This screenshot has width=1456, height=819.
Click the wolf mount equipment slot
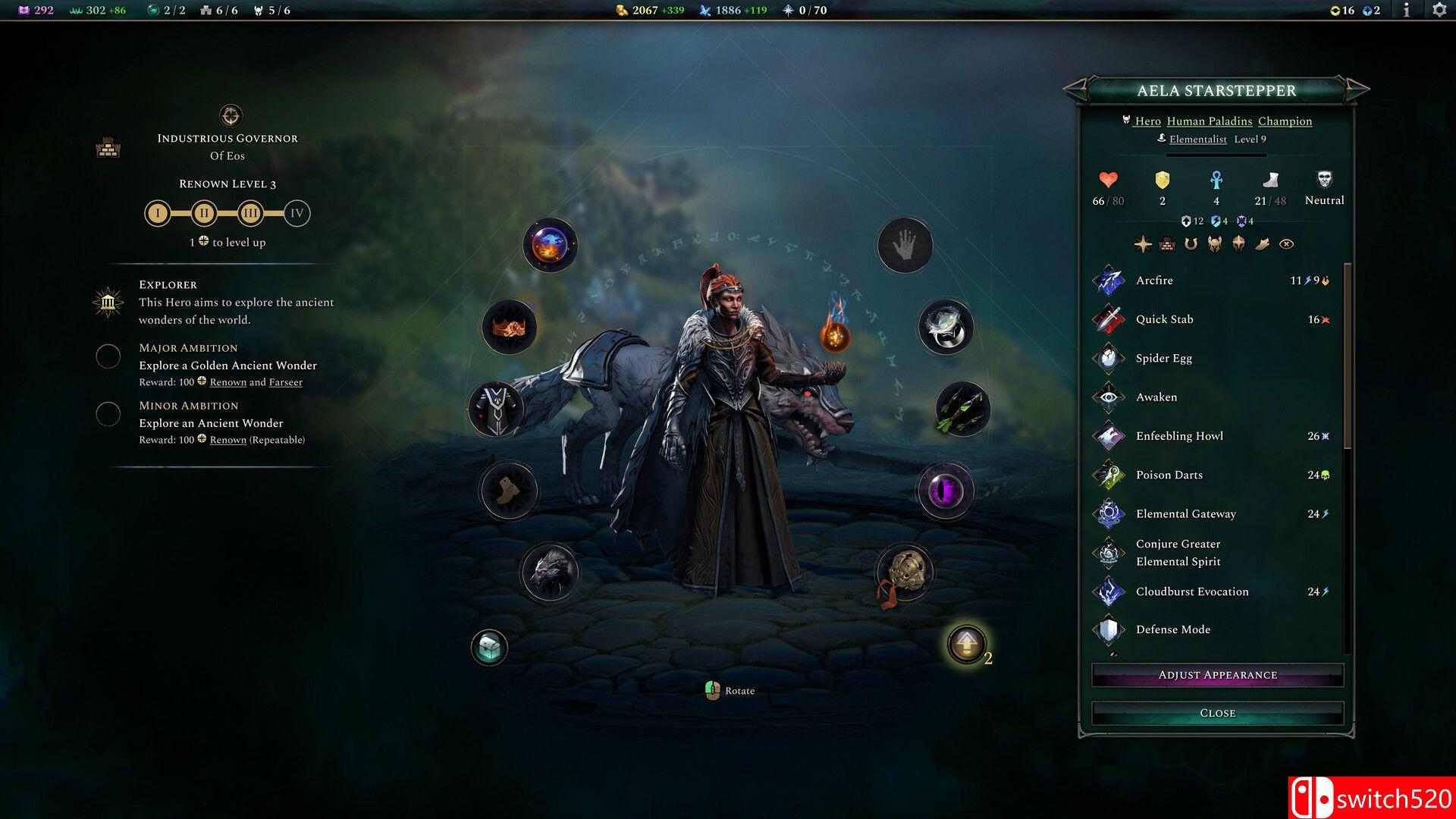click(x=549, y=573)
